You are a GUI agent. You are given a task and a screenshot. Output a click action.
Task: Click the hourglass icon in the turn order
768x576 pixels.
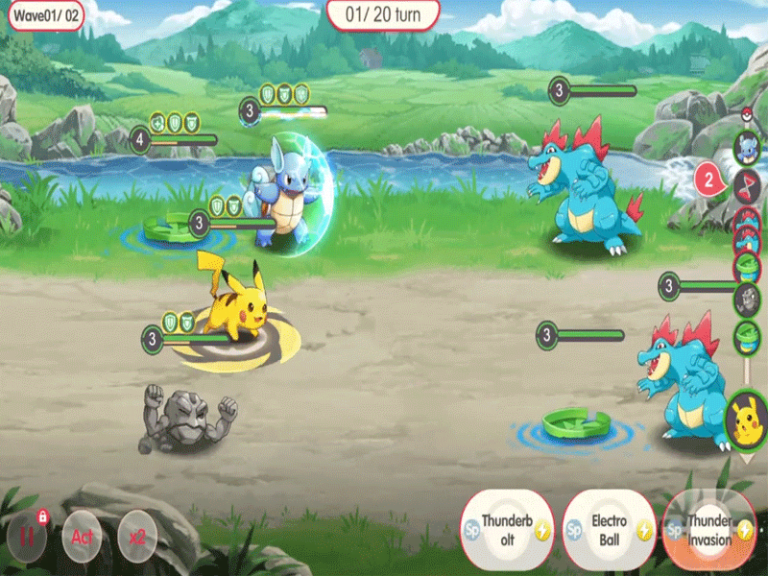pyautogui.click(x=747, y=184)
